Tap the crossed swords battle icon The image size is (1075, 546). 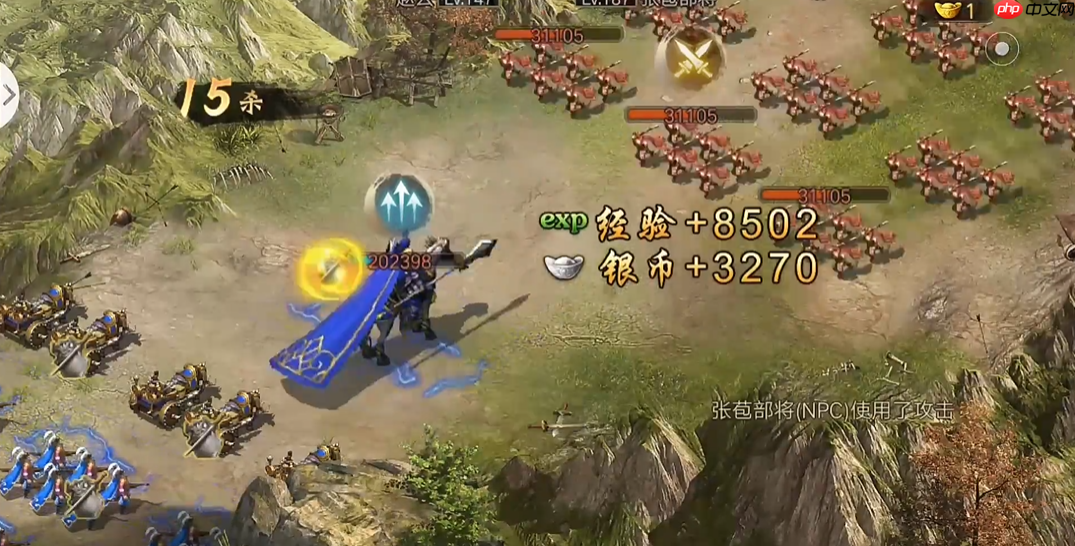(x=689, y=57)
